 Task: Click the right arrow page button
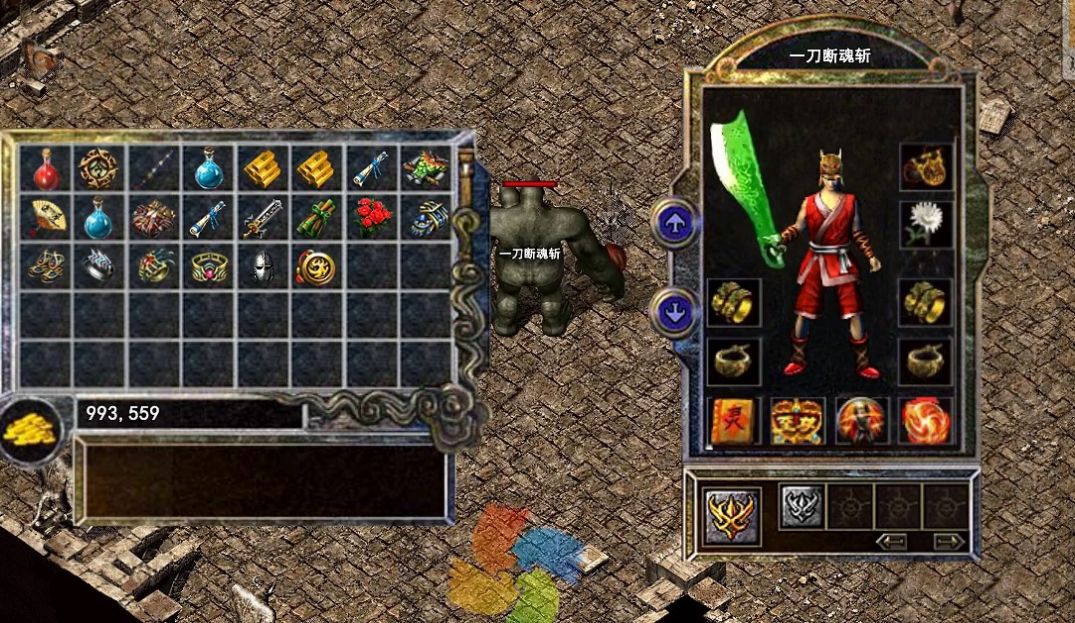click(x=950, y=541)
